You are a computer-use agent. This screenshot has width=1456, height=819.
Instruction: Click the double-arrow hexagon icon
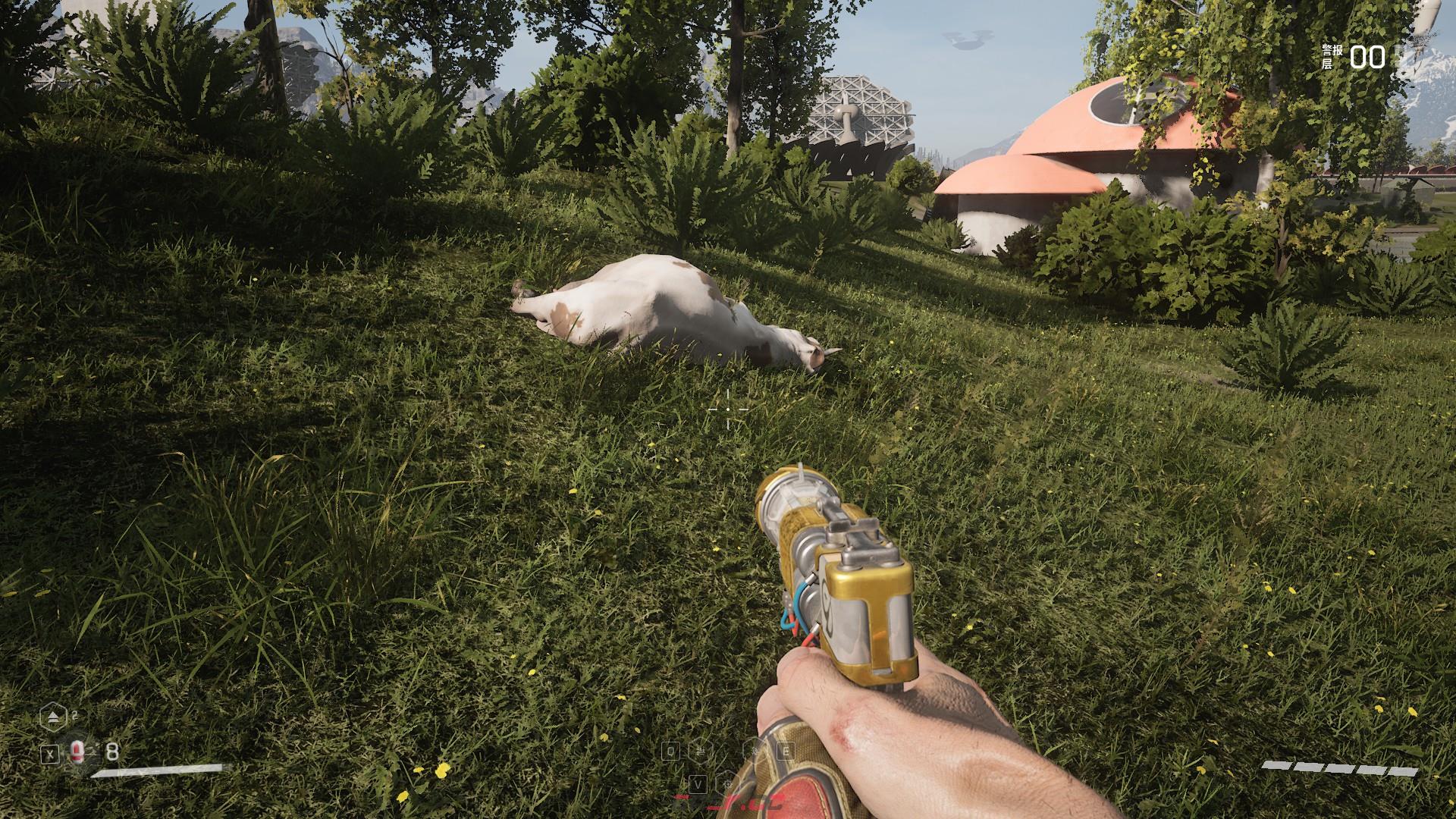tap(52, 716)
